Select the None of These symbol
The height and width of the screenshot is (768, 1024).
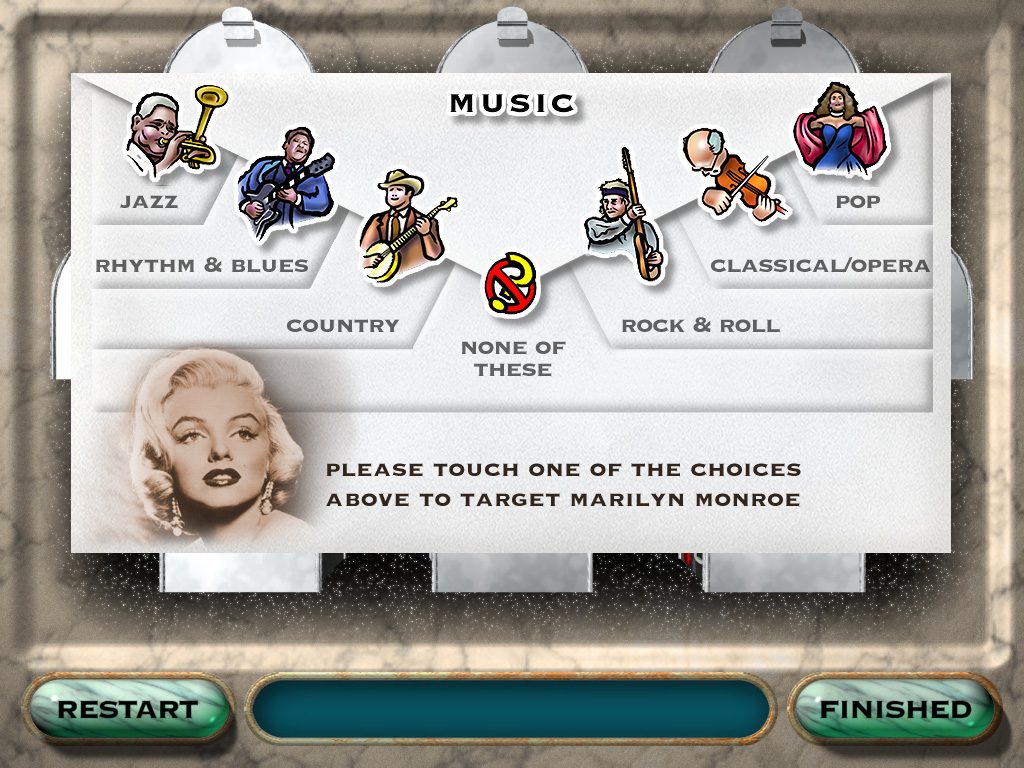[x=512, y=284]
